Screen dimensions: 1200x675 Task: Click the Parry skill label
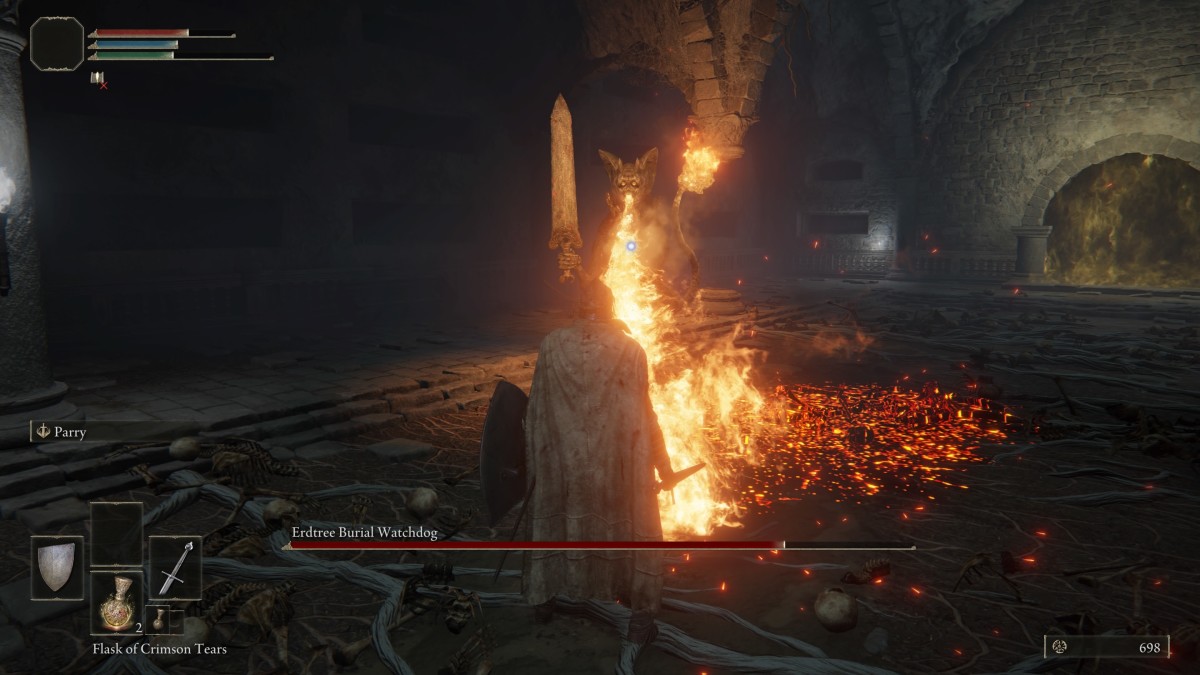[71, 433]
